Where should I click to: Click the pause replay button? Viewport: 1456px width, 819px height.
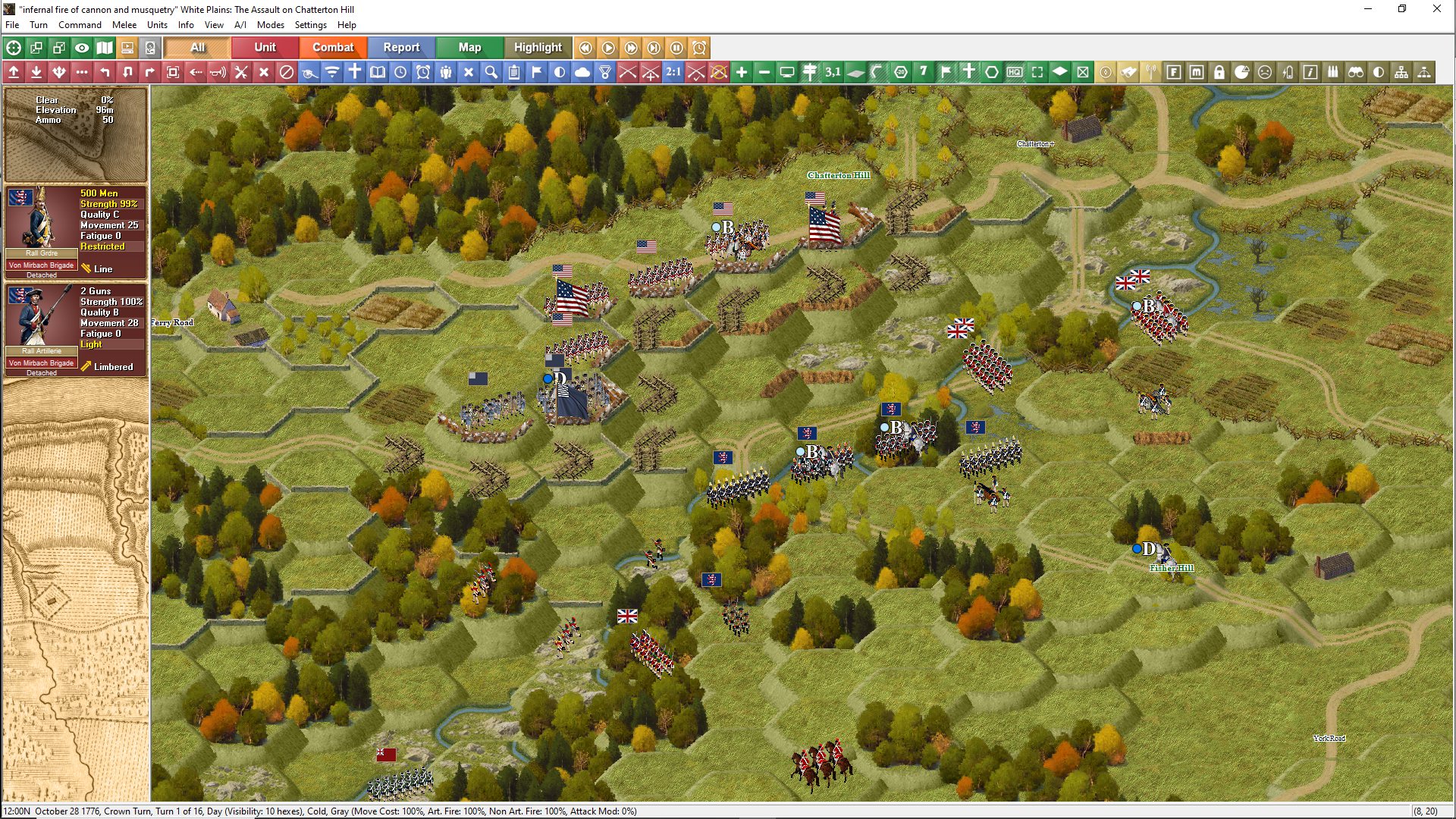[x=676, y=48]
